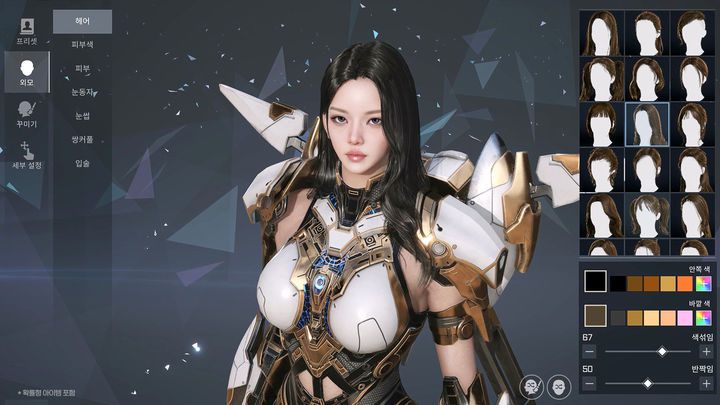Go to 세부 설정 detail settings

click(x=26, y=155)
